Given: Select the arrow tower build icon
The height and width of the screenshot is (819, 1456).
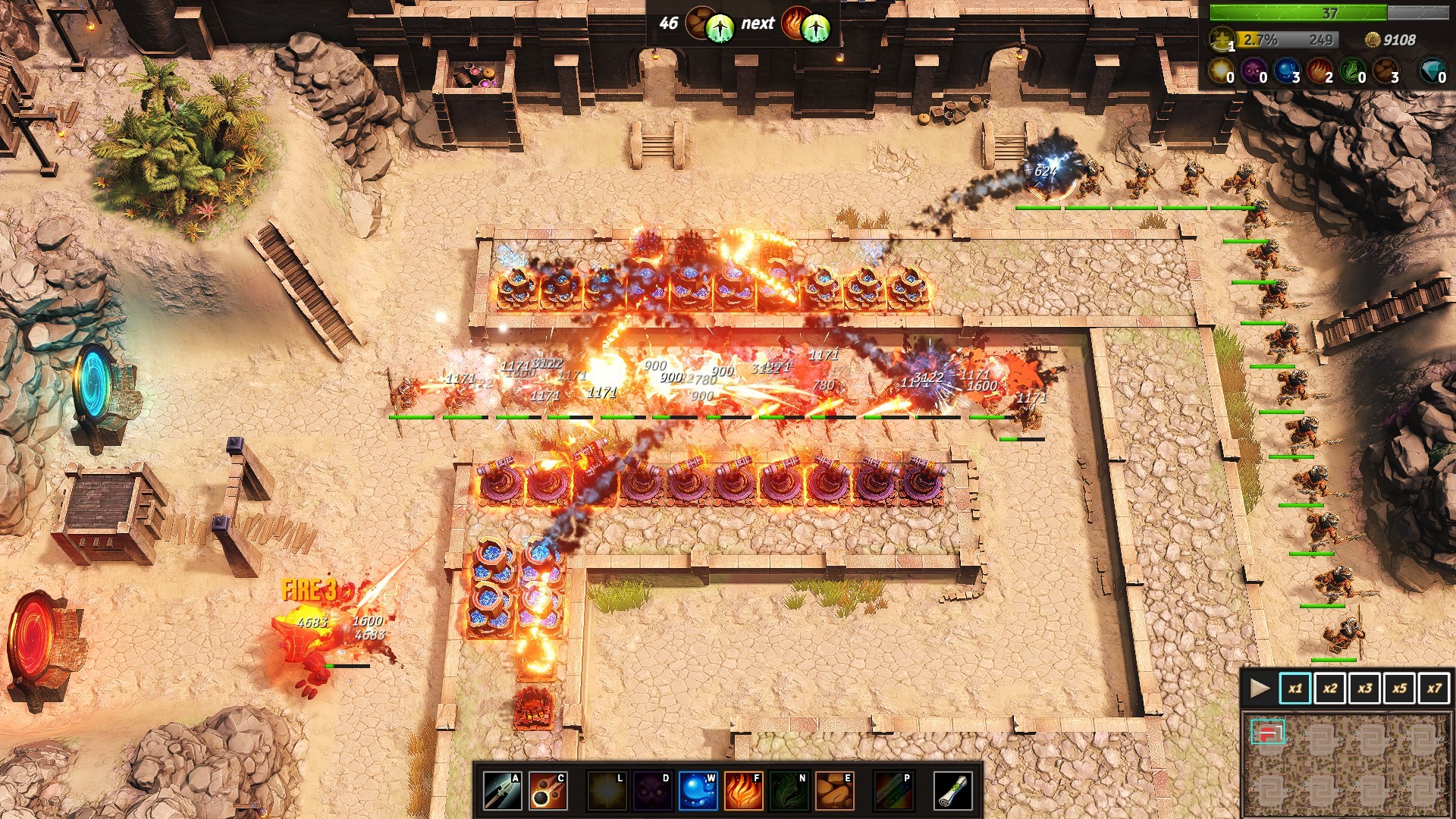Looking at the screenshot, I should click(x=502, y=791).
